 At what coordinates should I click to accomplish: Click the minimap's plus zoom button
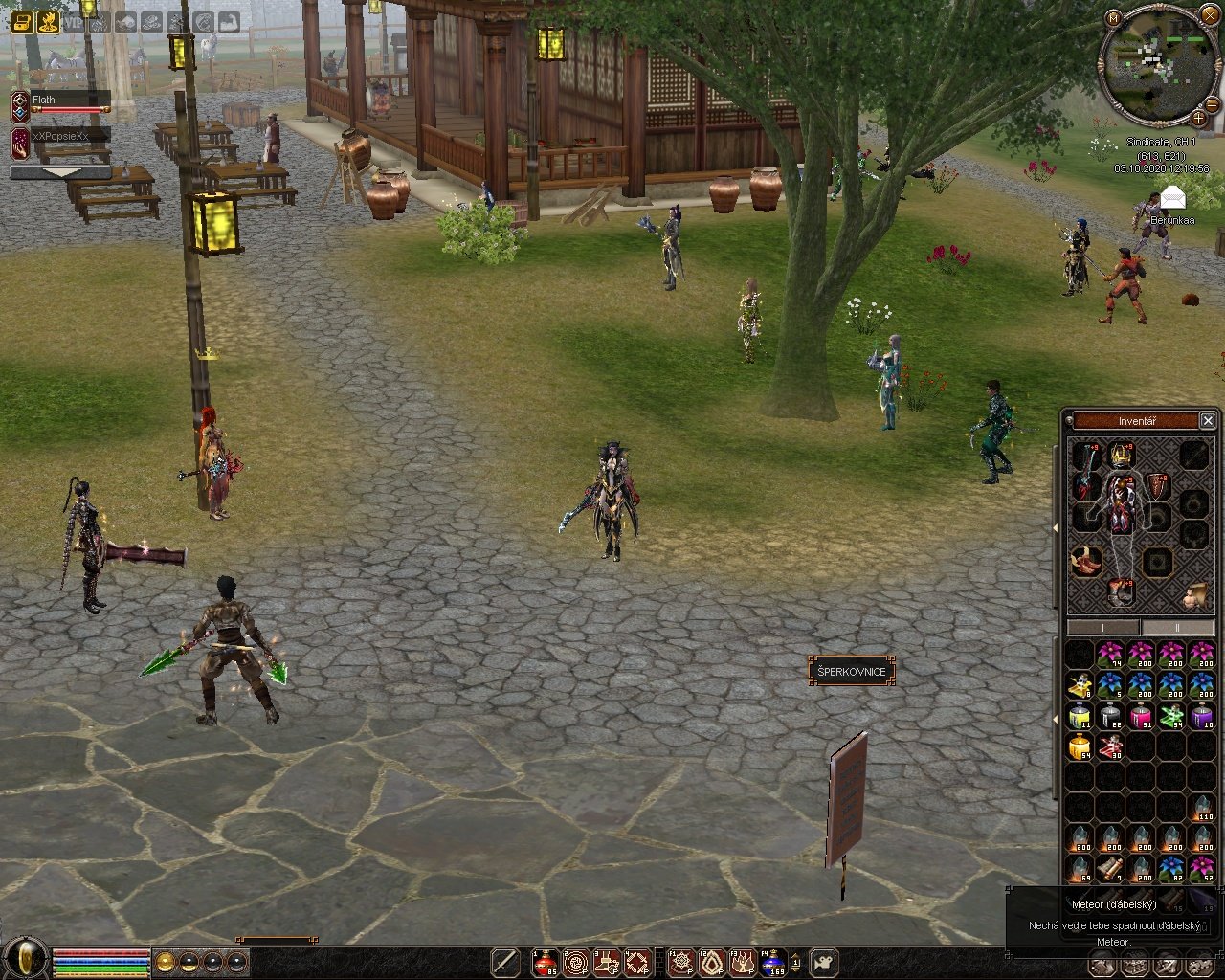1199,118
